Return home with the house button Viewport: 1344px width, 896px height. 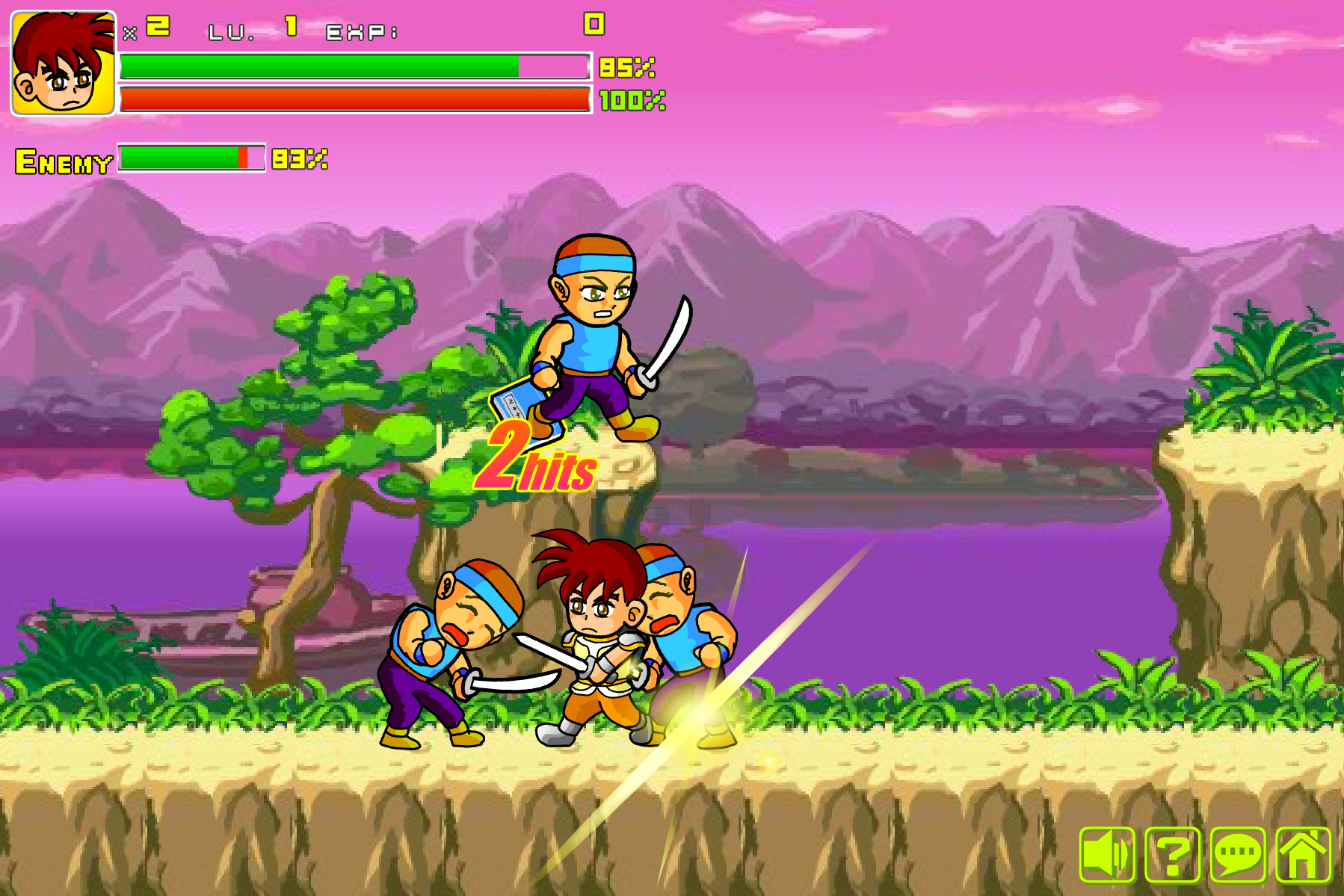pos(1303,854)
